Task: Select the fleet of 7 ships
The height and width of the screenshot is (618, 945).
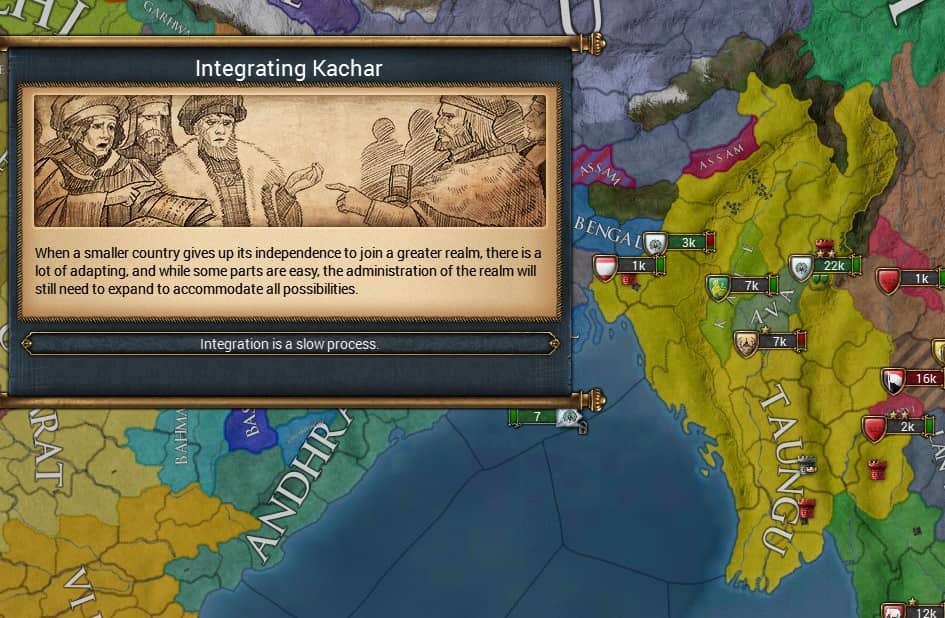Action: coord(538,416)
